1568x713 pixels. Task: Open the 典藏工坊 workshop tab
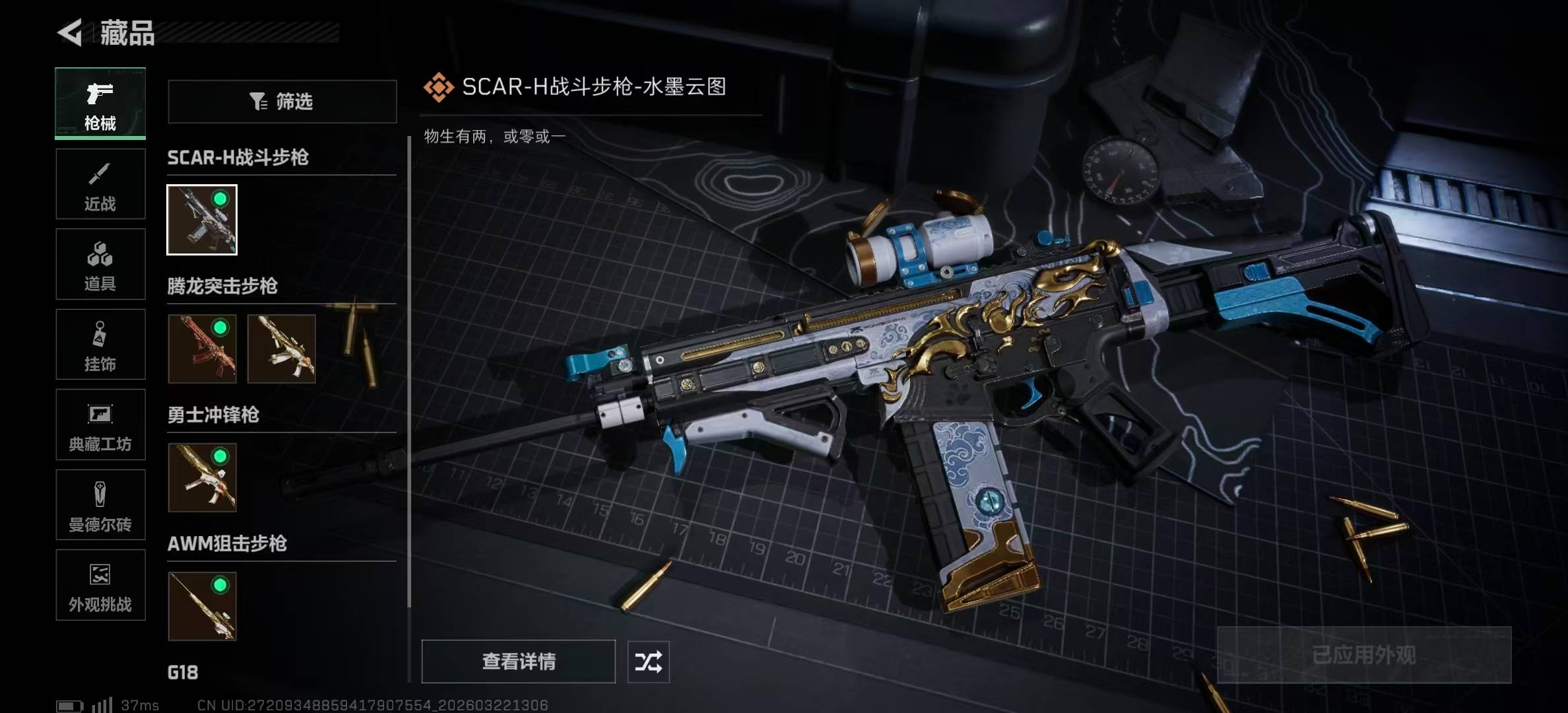[100, 424]
